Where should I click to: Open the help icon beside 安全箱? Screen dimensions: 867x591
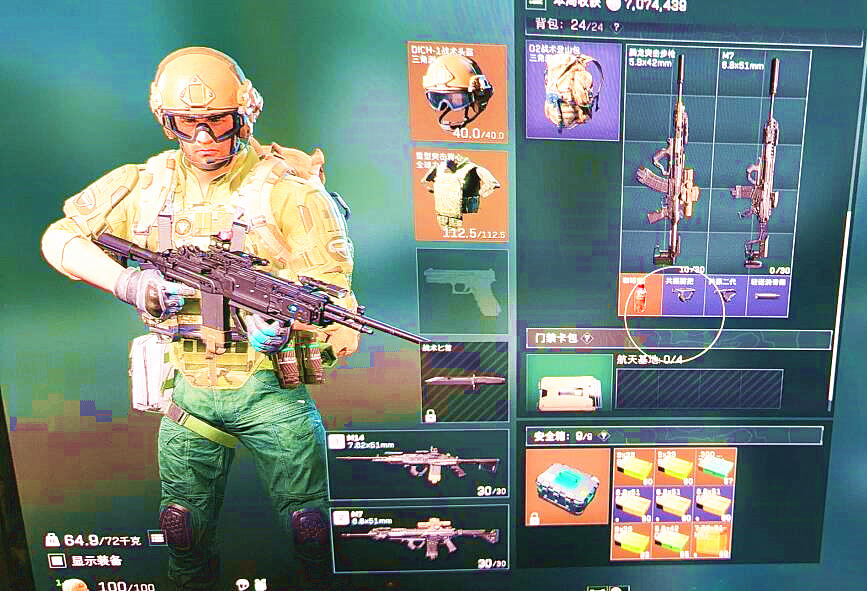(x=604, y=436)
